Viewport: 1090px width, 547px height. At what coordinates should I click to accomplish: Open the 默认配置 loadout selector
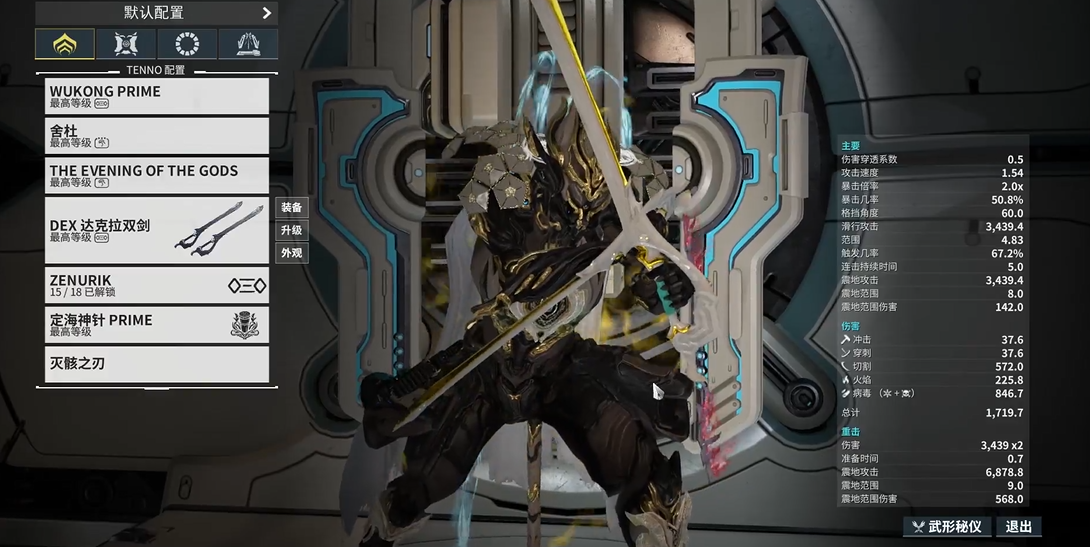click(x=156, y=13)
